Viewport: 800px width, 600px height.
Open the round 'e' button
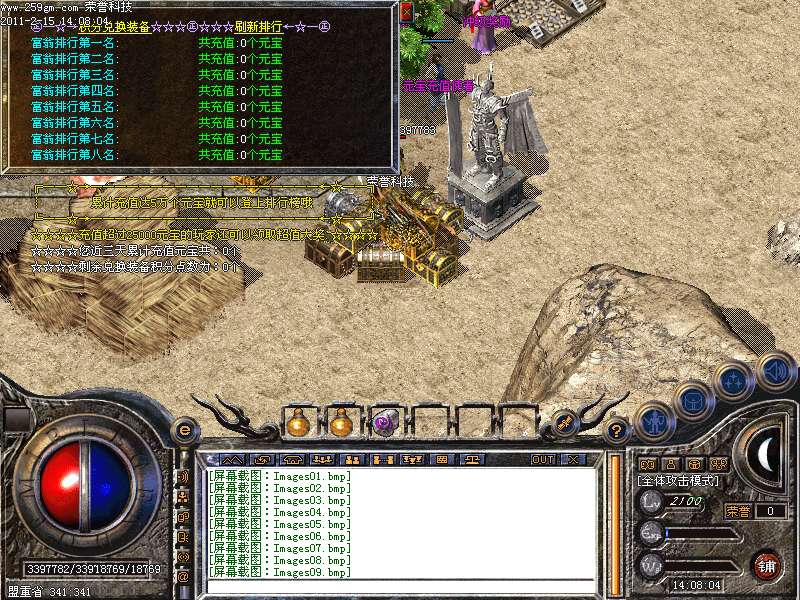(184, 430)
